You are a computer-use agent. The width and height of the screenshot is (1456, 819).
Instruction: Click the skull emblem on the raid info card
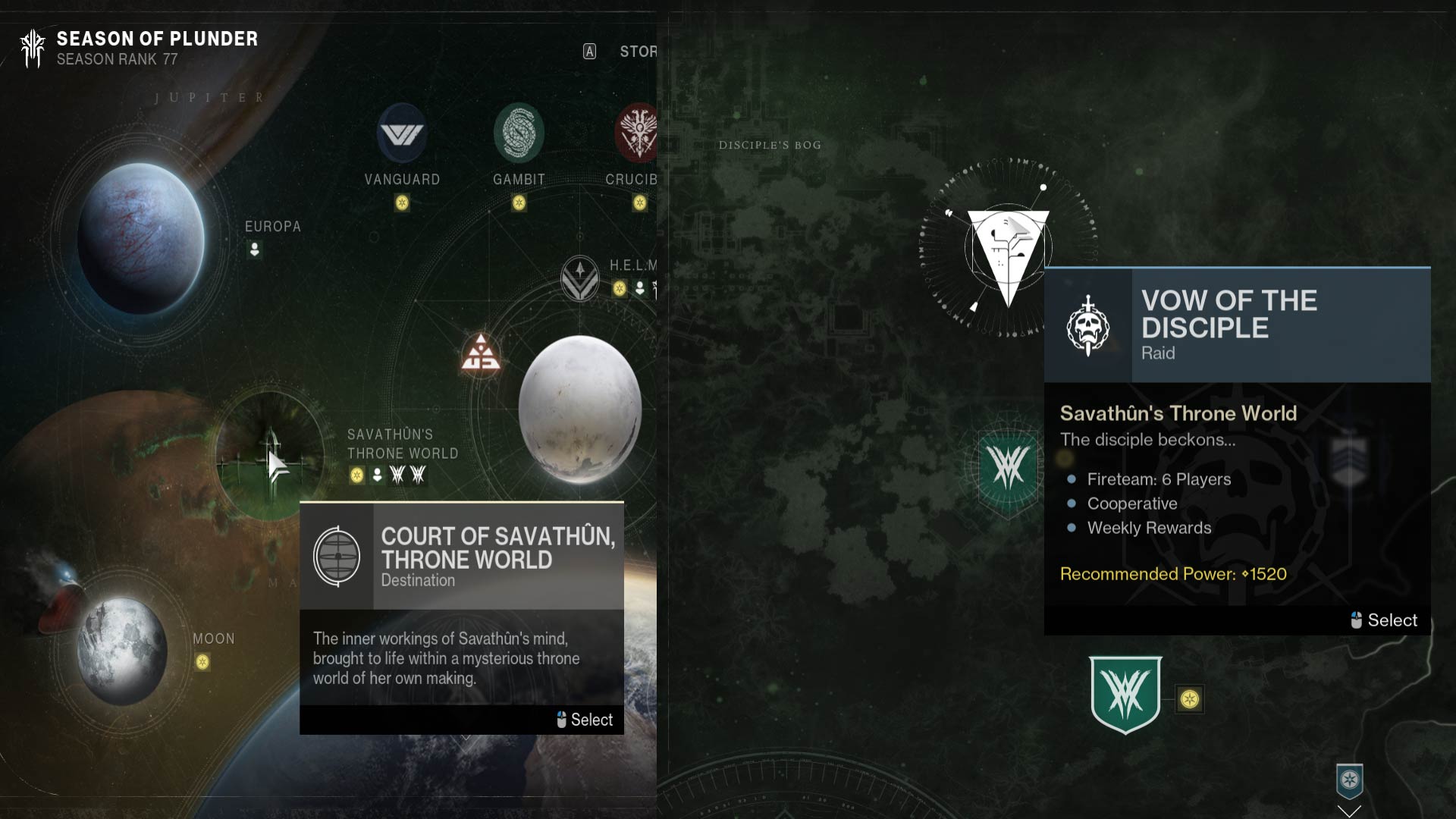[x=1087, y=325]
